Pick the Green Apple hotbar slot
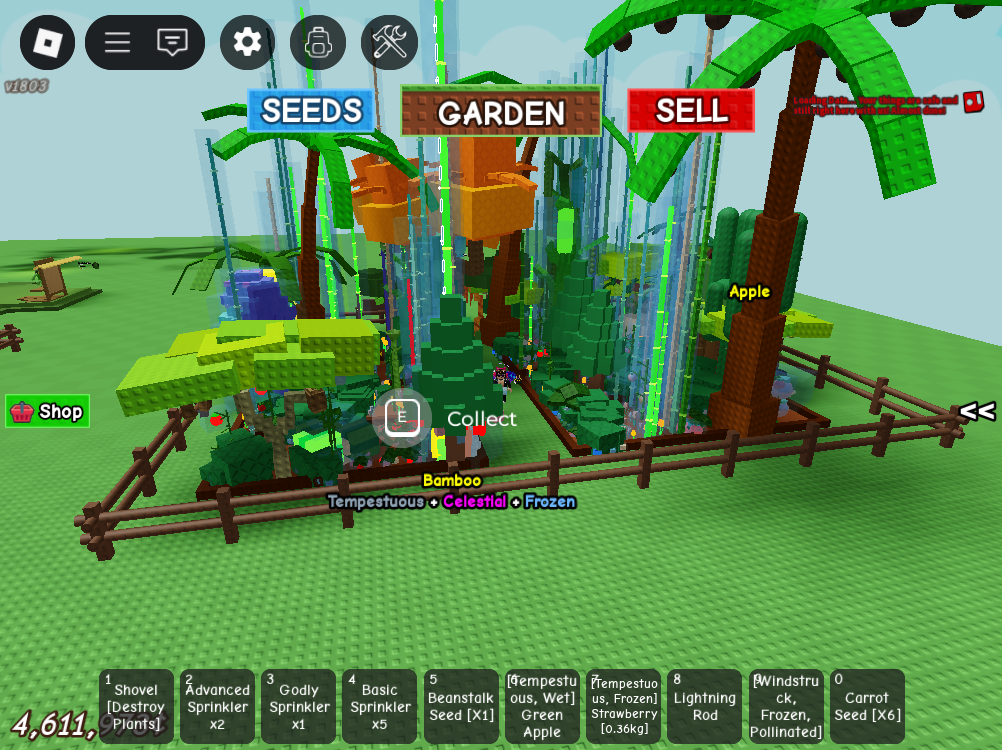The image size is (1002, 750). pyautogui.click(x=542, y=706)
